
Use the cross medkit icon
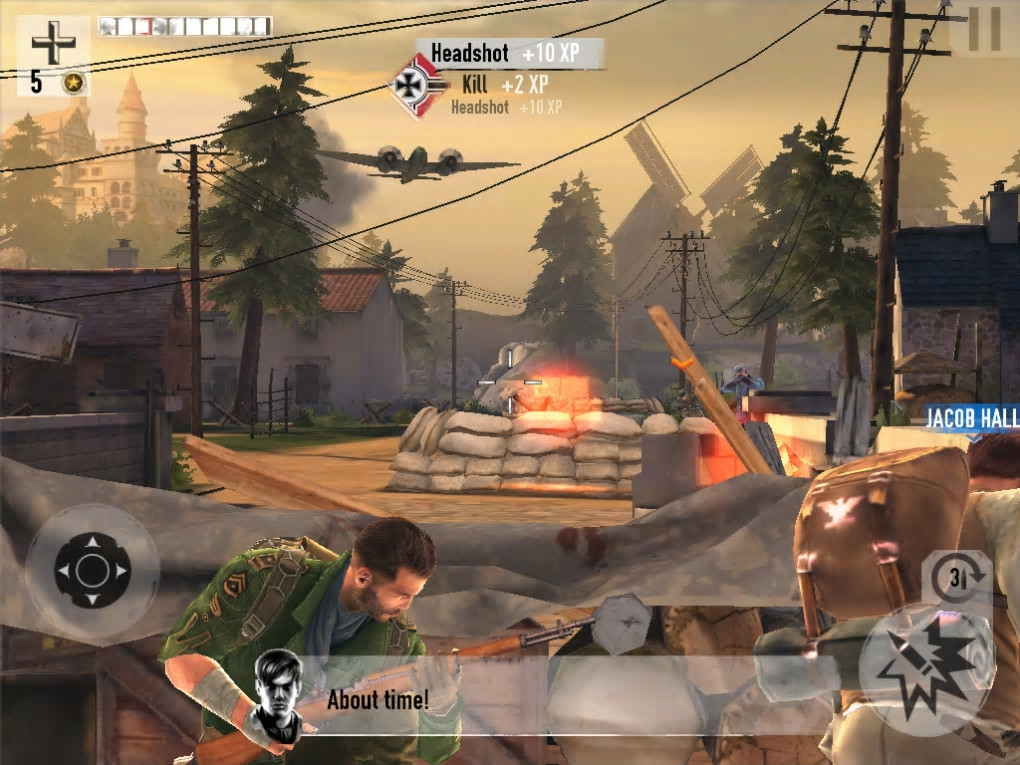52,43
